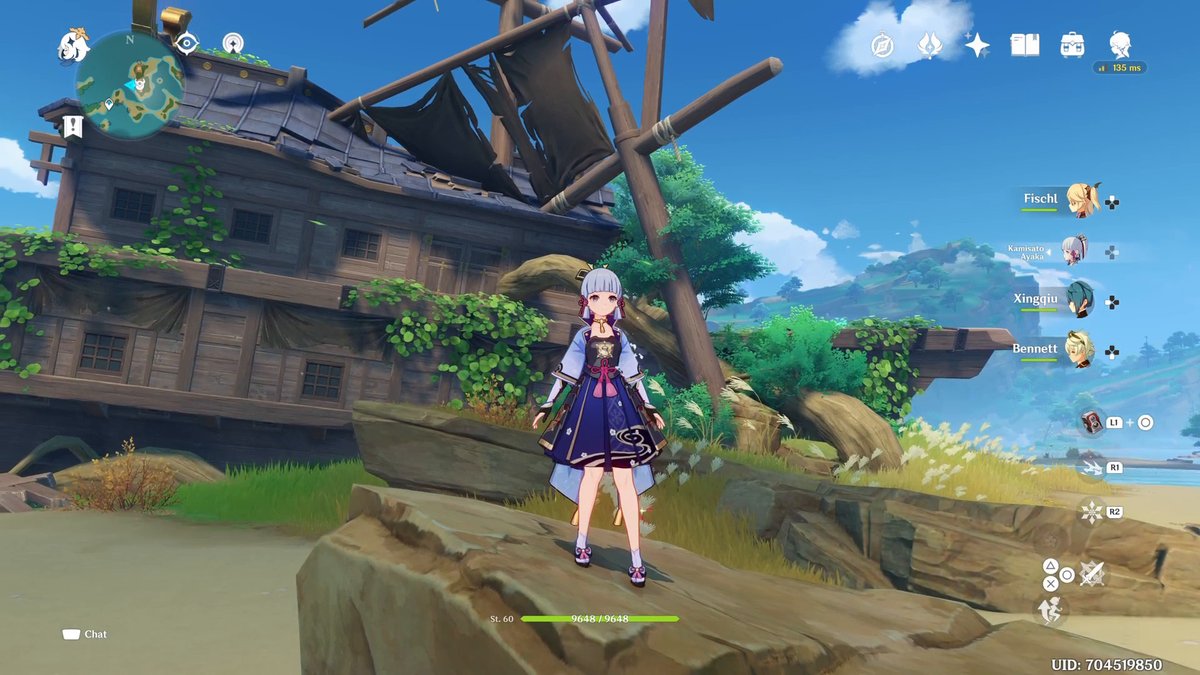Switch to party member Xingqiu
Image resolution: width=1200 pixels, height=675 pixels.
coord(1080,300)
